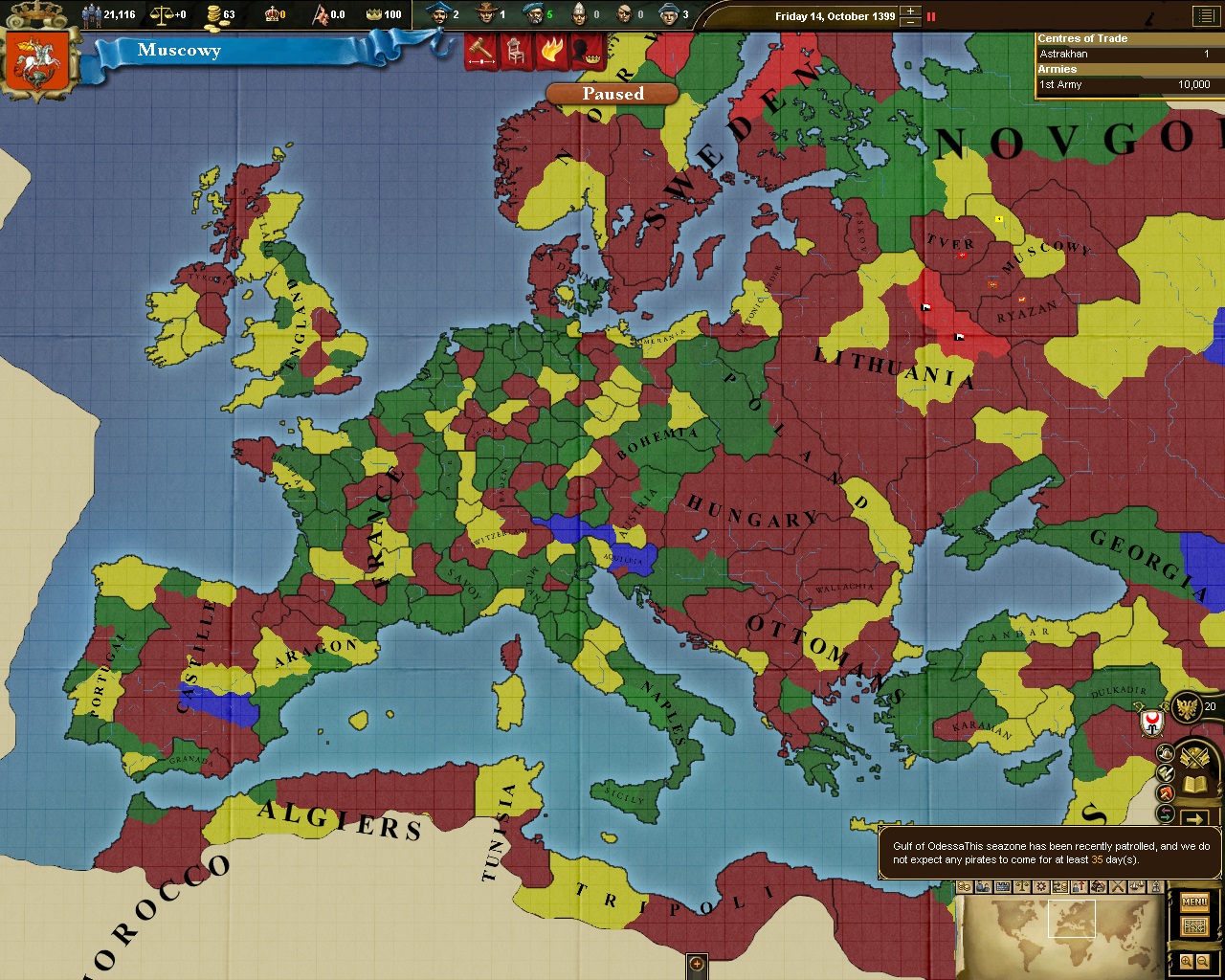Open the MENU button near the minimap
The image size is (1225, 980).
(1193, 901)
